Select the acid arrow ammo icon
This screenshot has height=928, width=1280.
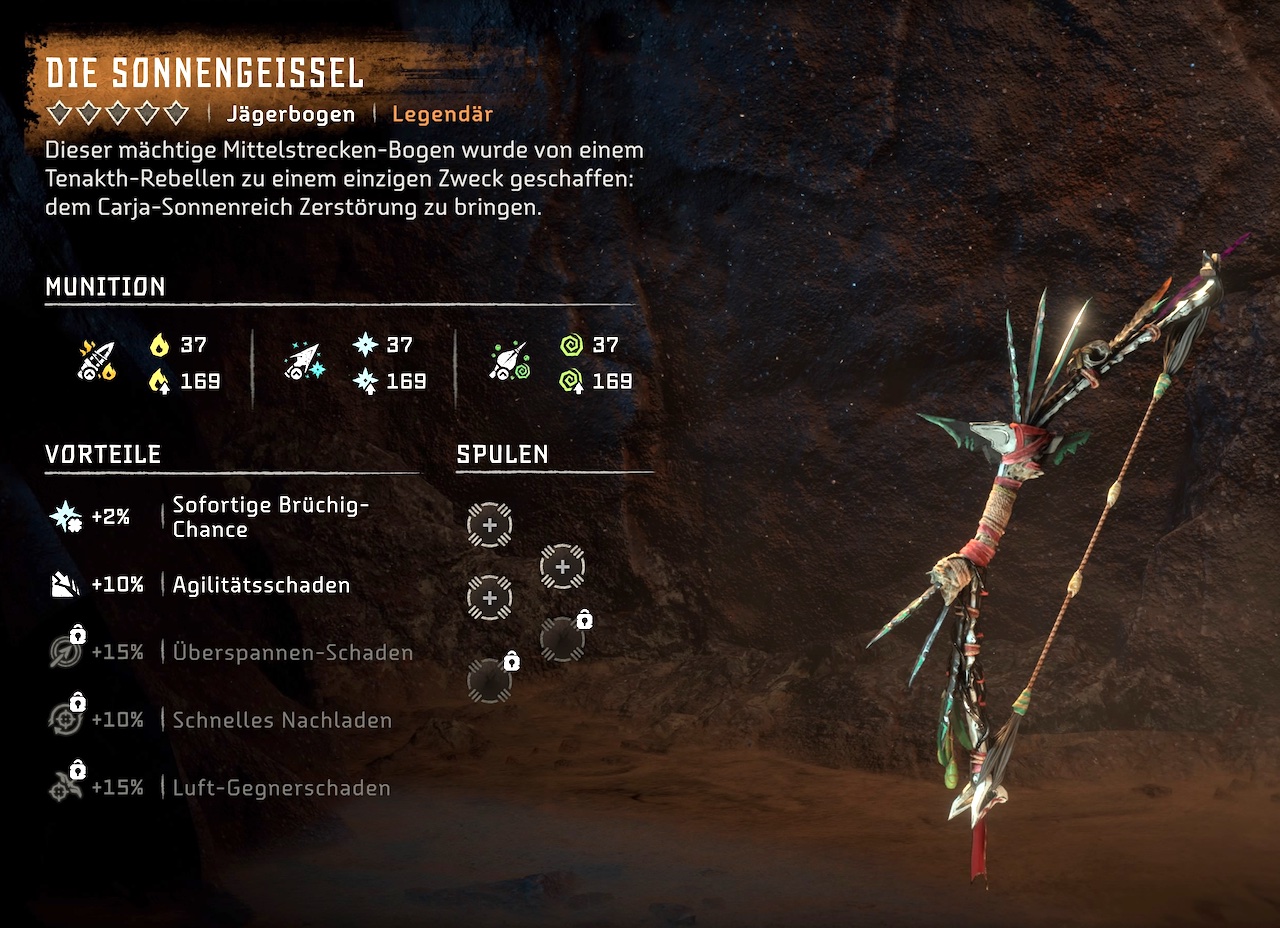click(510, 361)
